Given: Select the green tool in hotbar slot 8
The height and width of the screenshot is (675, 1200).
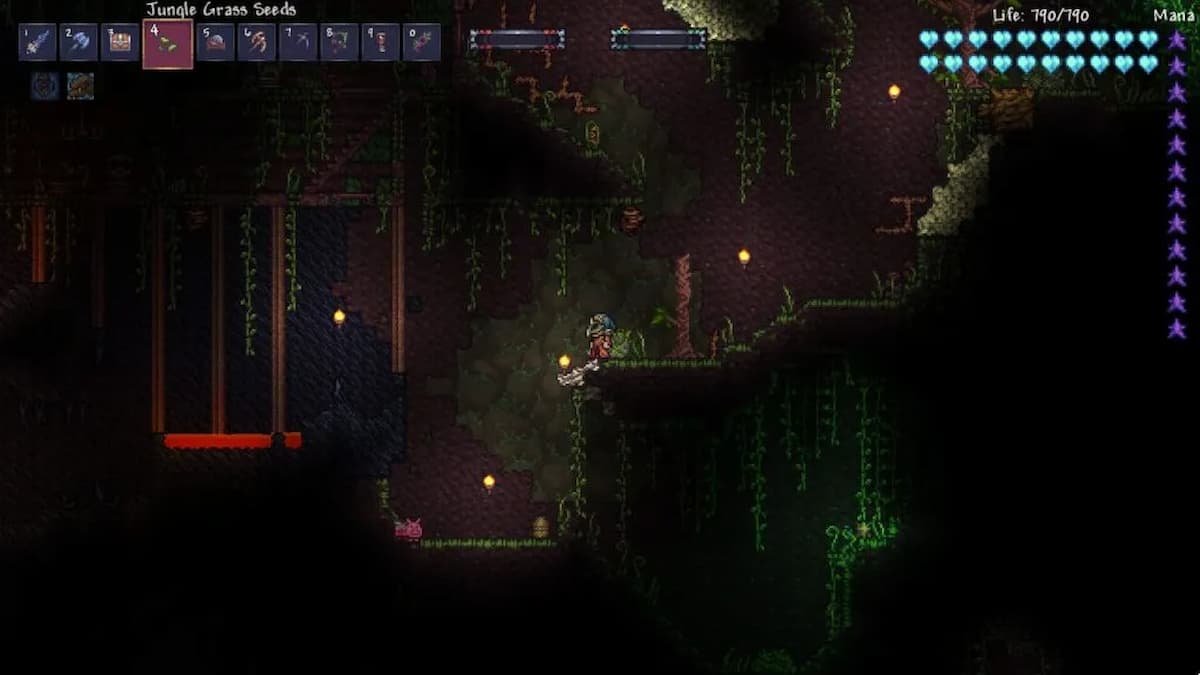Looking at the screenshot, I should point(339,43).
